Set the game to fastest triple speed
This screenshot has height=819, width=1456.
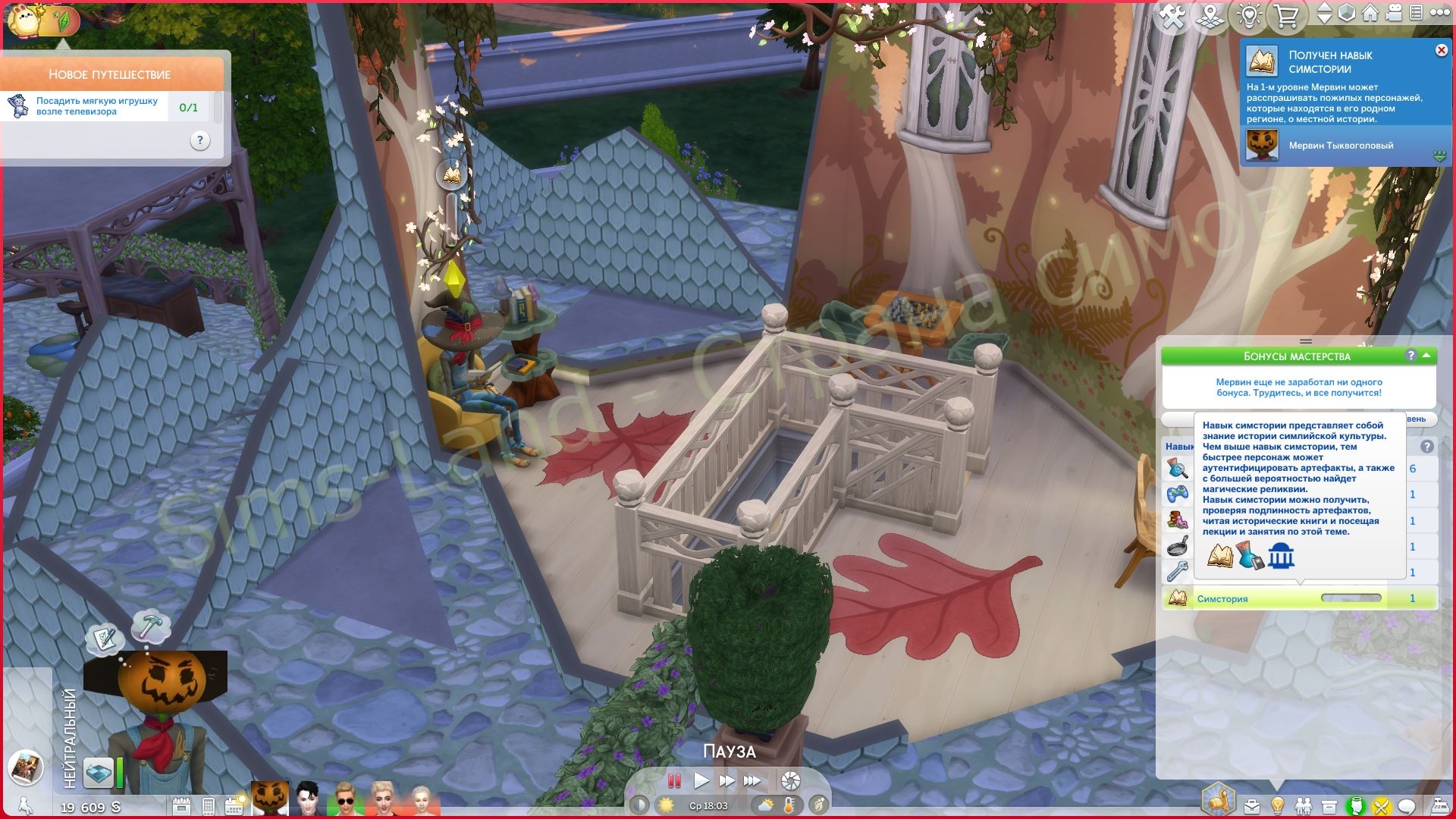click(x=752, y=780)
